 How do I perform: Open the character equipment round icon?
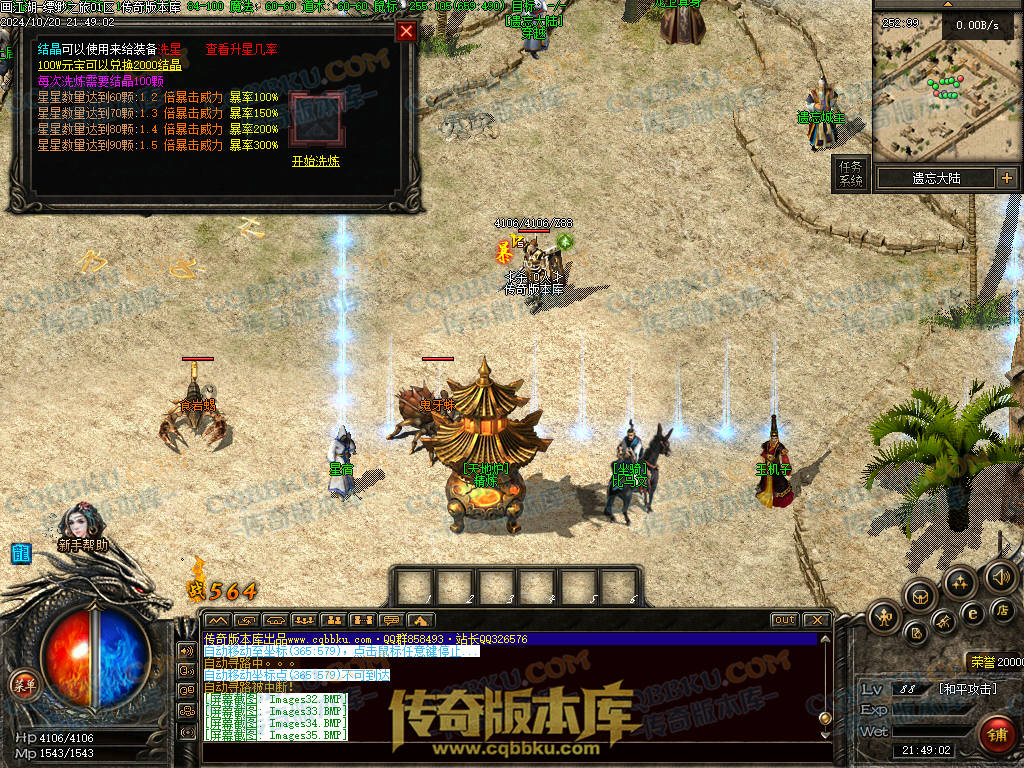[885, 616]
